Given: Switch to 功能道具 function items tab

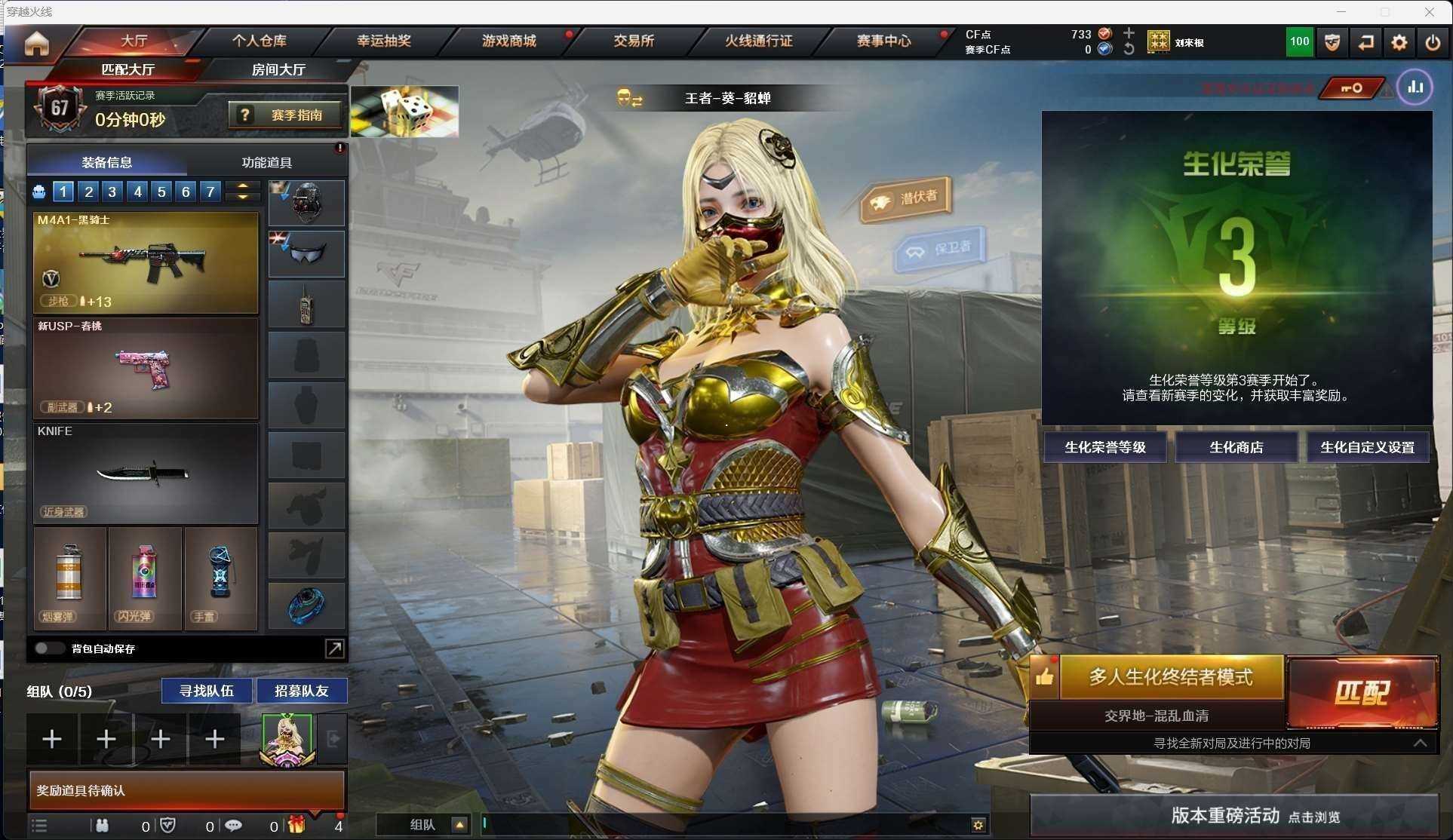Looking at the screenshot, I should (266, 162).
